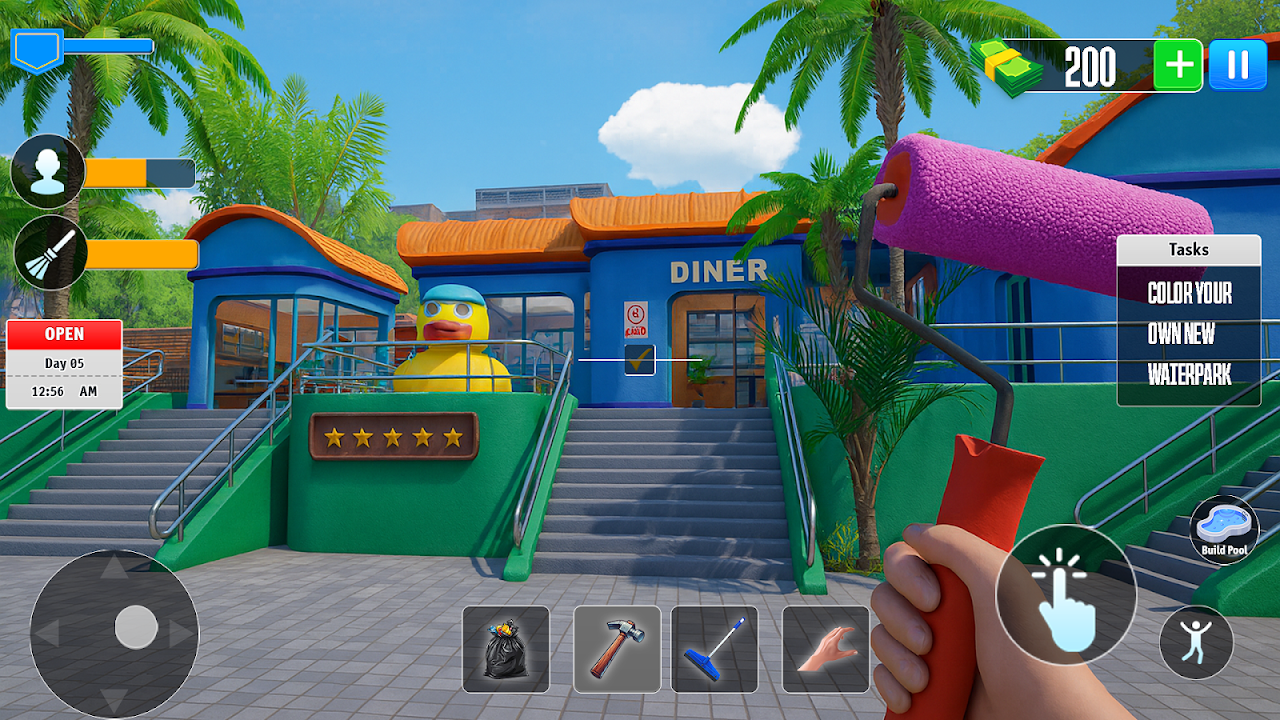Click the customer profile icon
The height and width of the screenshot is (720, 1280).
[48, 172]
